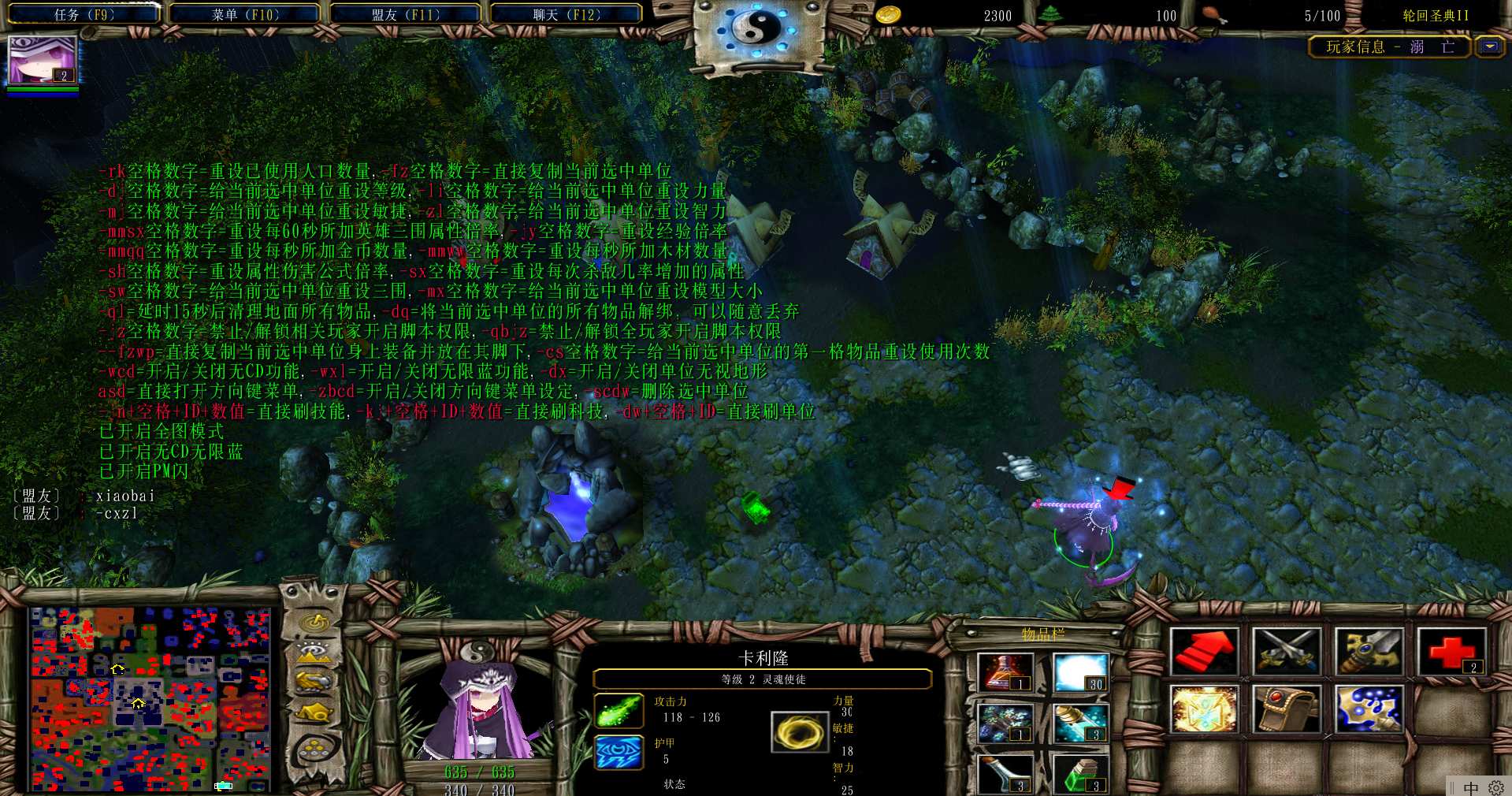Open the 任务 (F9) quests menu

click(x=84, y=14)
